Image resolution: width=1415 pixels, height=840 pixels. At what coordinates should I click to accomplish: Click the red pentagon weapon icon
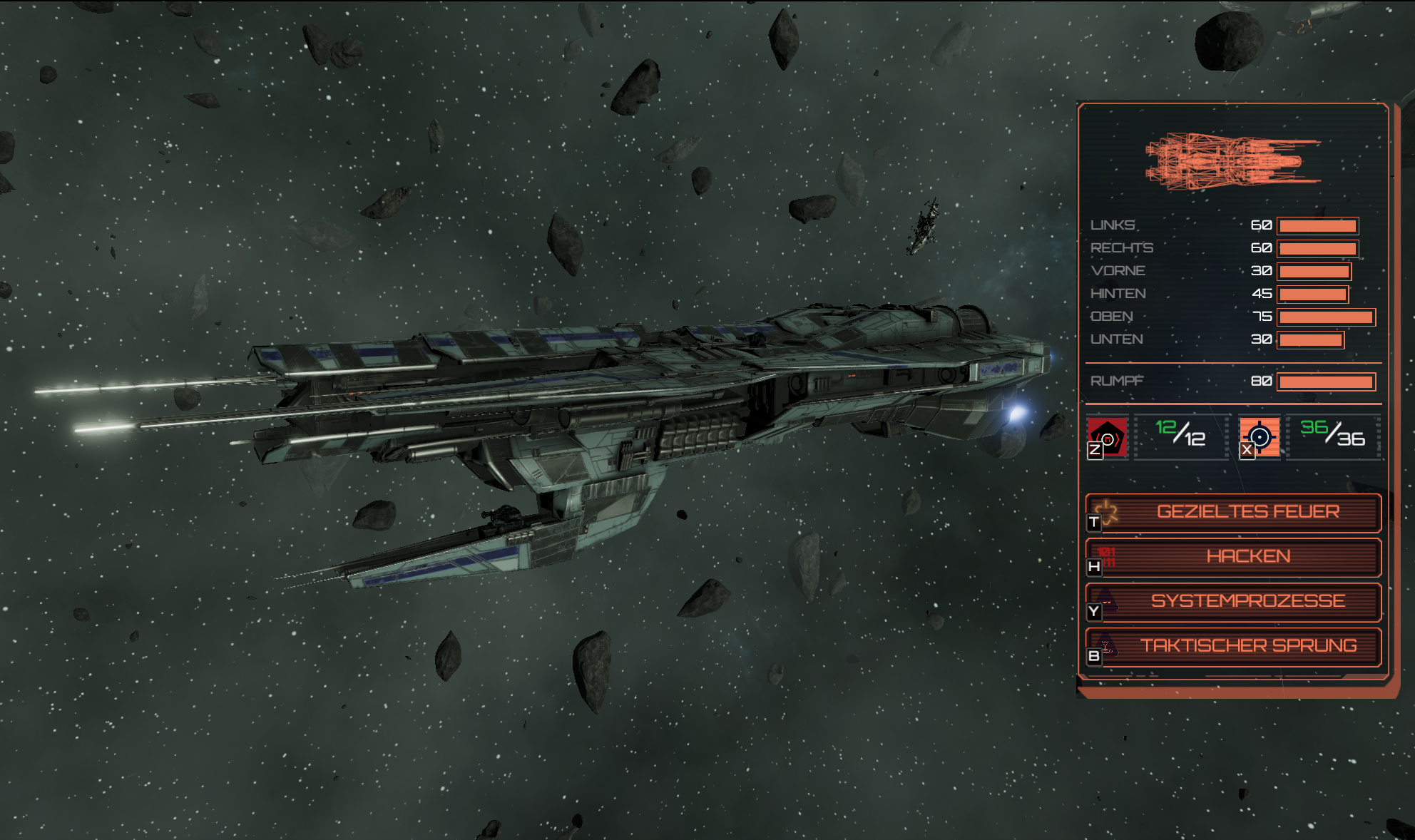(x=1108, y=436)
